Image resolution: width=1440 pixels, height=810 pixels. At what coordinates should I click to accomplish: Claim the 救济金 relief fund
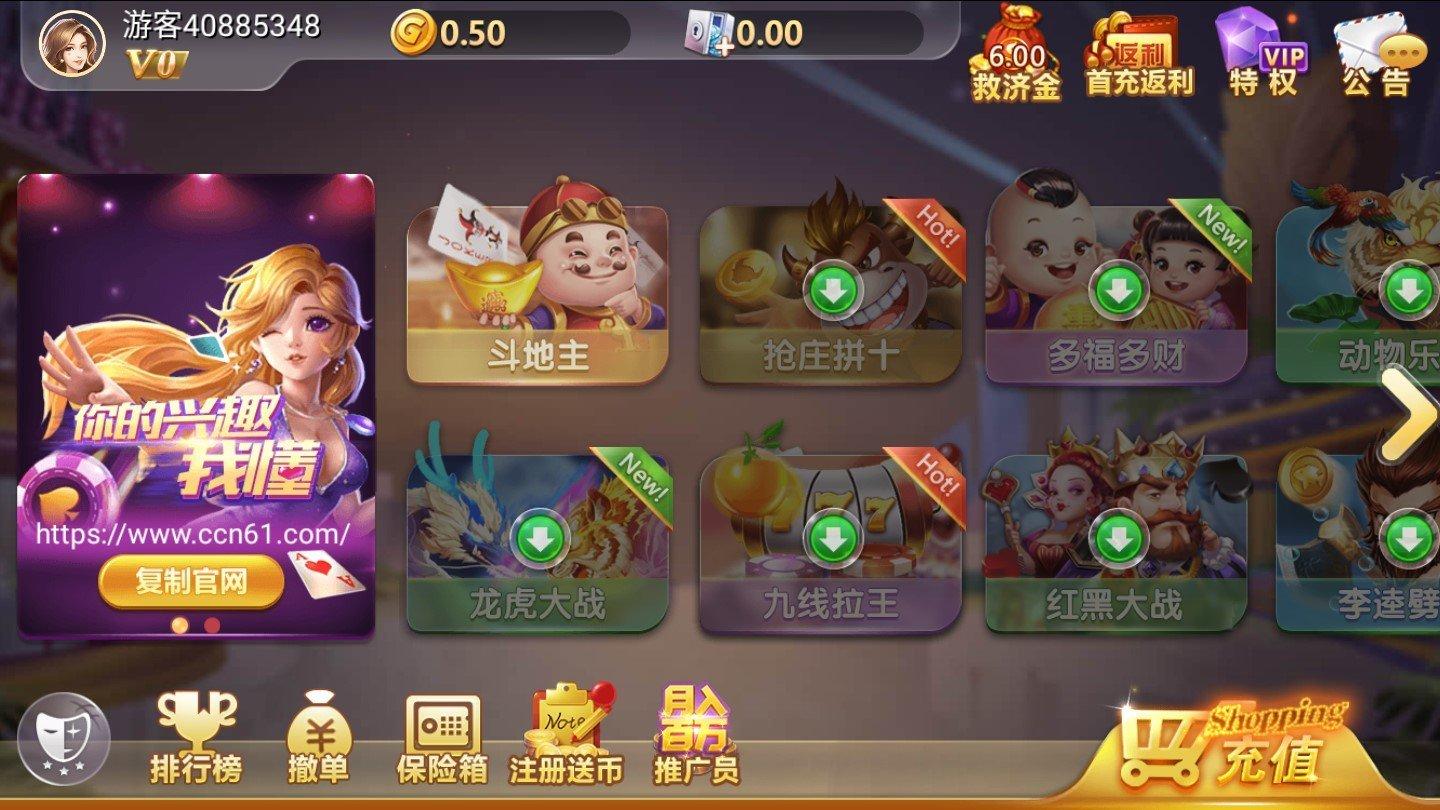click(1016, 60)
